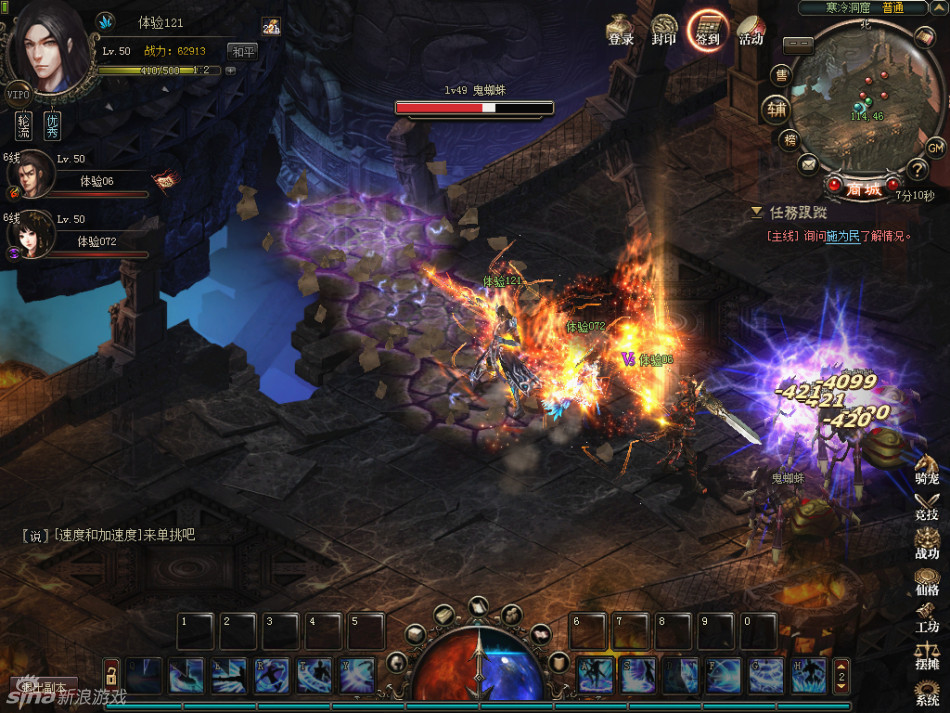The width and height of the screenshot is (950, 713).
Task: Open the 系统 system menu
Action: 928,692
